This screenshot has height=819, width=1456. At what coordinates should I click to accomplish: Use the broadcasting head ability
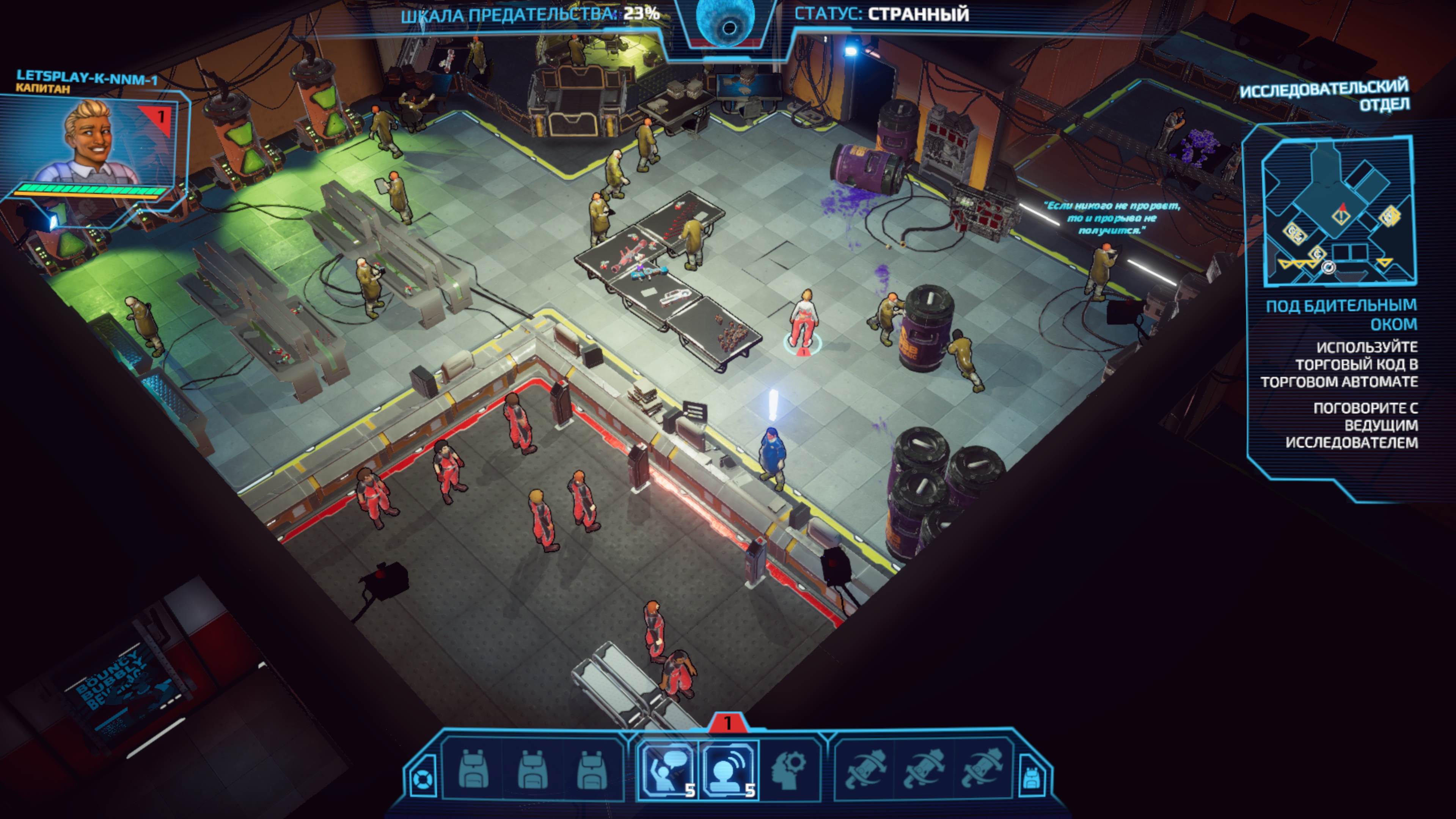coord(729,770)
